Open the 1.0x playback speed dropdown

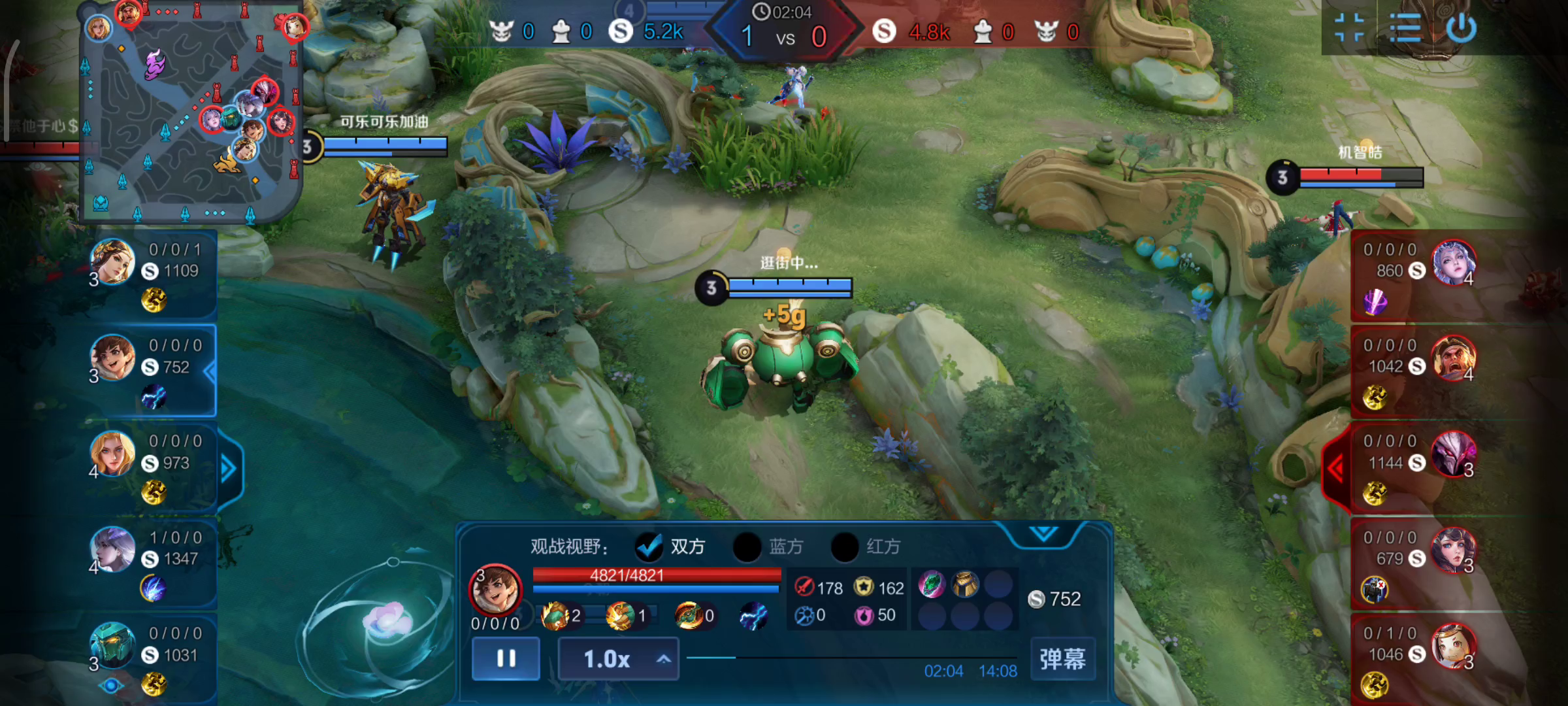click(x=618, y=659)
